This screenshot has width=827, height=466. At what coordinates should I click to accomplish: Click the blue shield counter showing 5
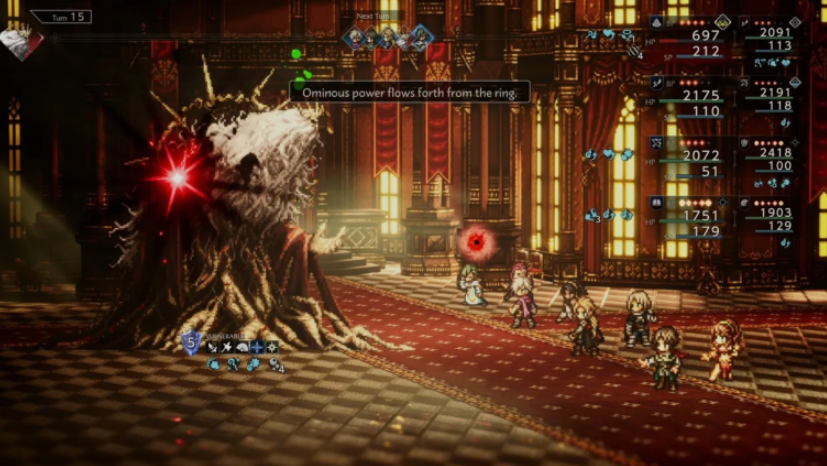[x=192, y=344]
